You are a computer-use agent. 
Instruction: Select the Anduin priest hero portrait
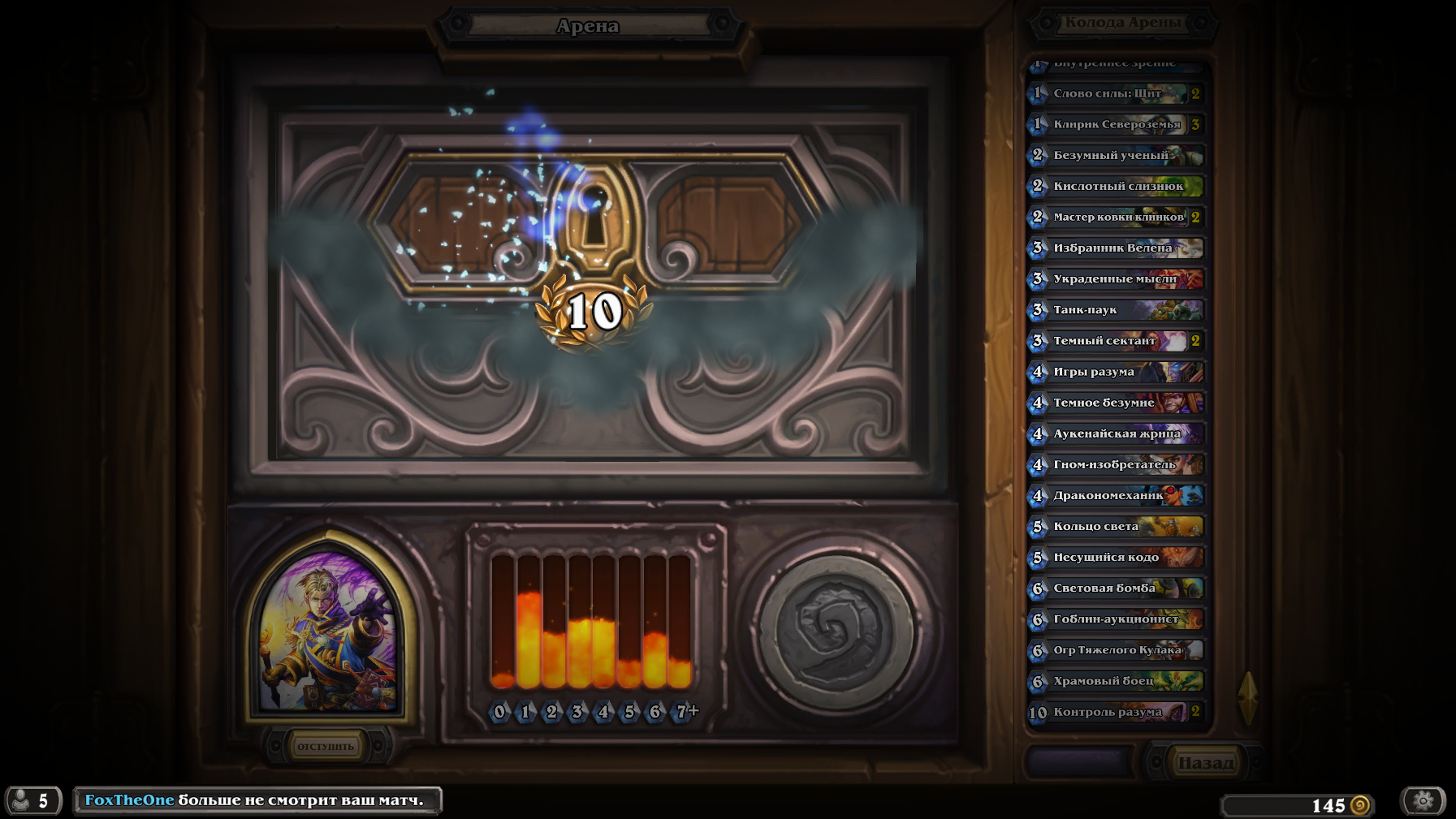click(x=329, y=630)
